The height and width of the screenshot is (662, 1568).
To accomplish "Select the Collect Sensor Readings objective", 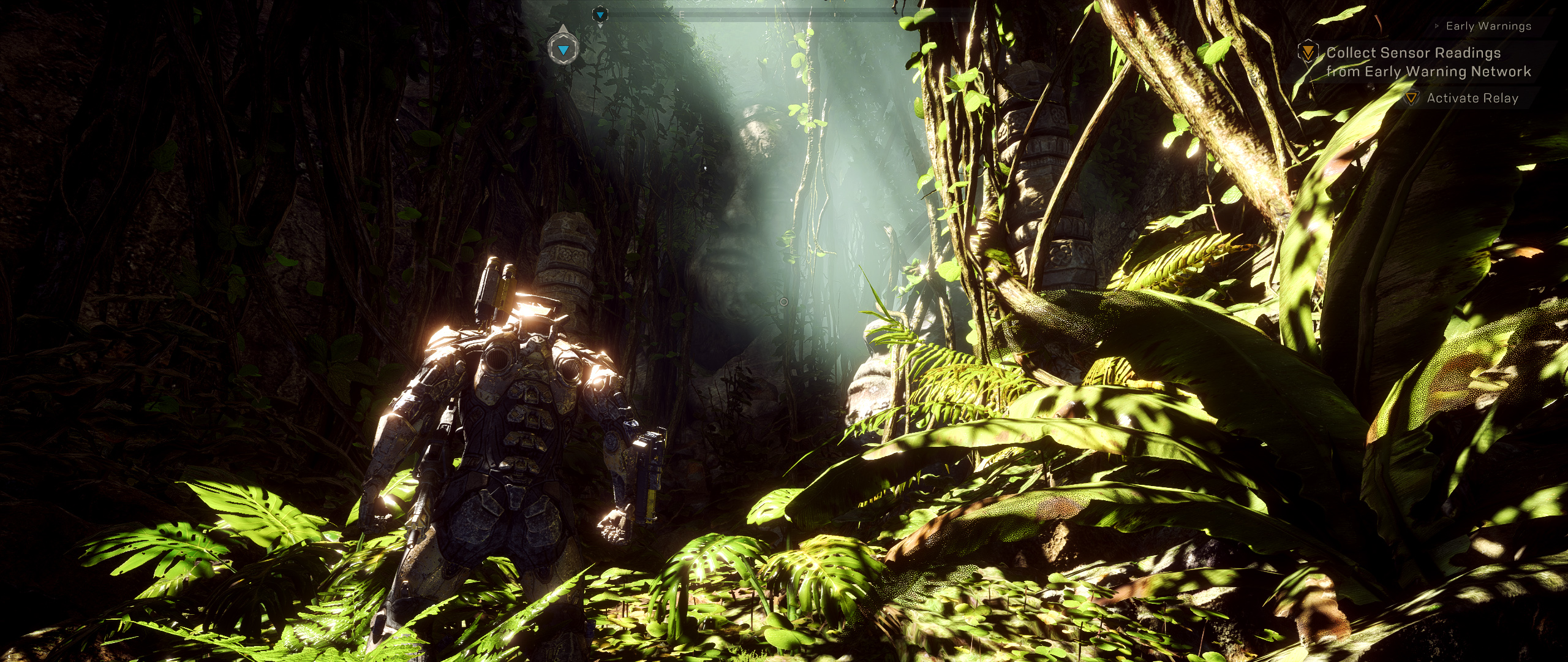I will pos(1428,62).
